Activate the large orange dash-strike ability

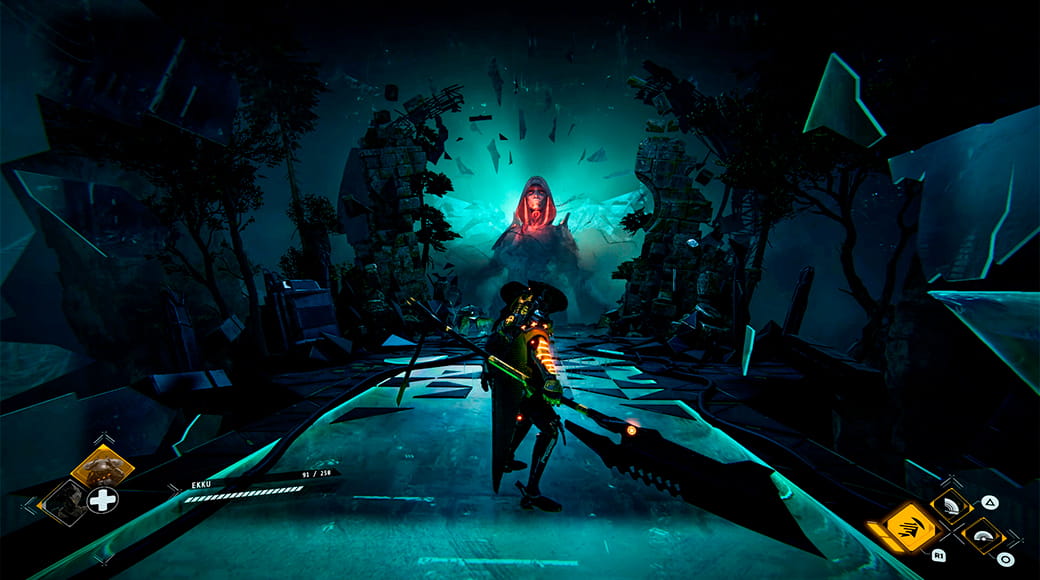point(911,525)
